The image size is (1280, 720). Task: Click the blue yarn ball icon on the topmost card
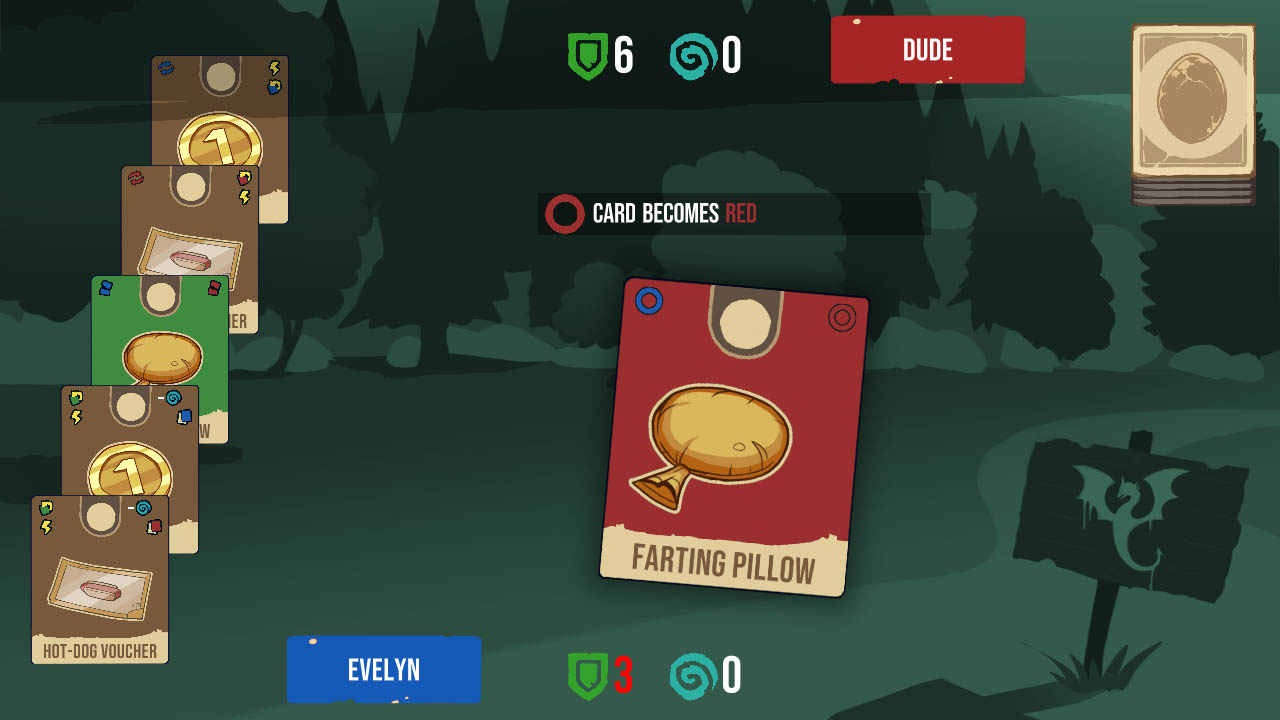166,66
